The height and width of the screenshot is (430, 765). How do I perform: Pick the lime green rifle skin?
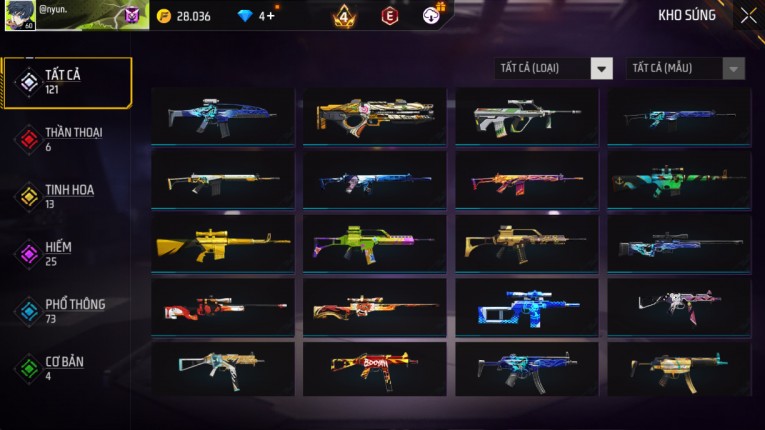(x=375, y=243)
